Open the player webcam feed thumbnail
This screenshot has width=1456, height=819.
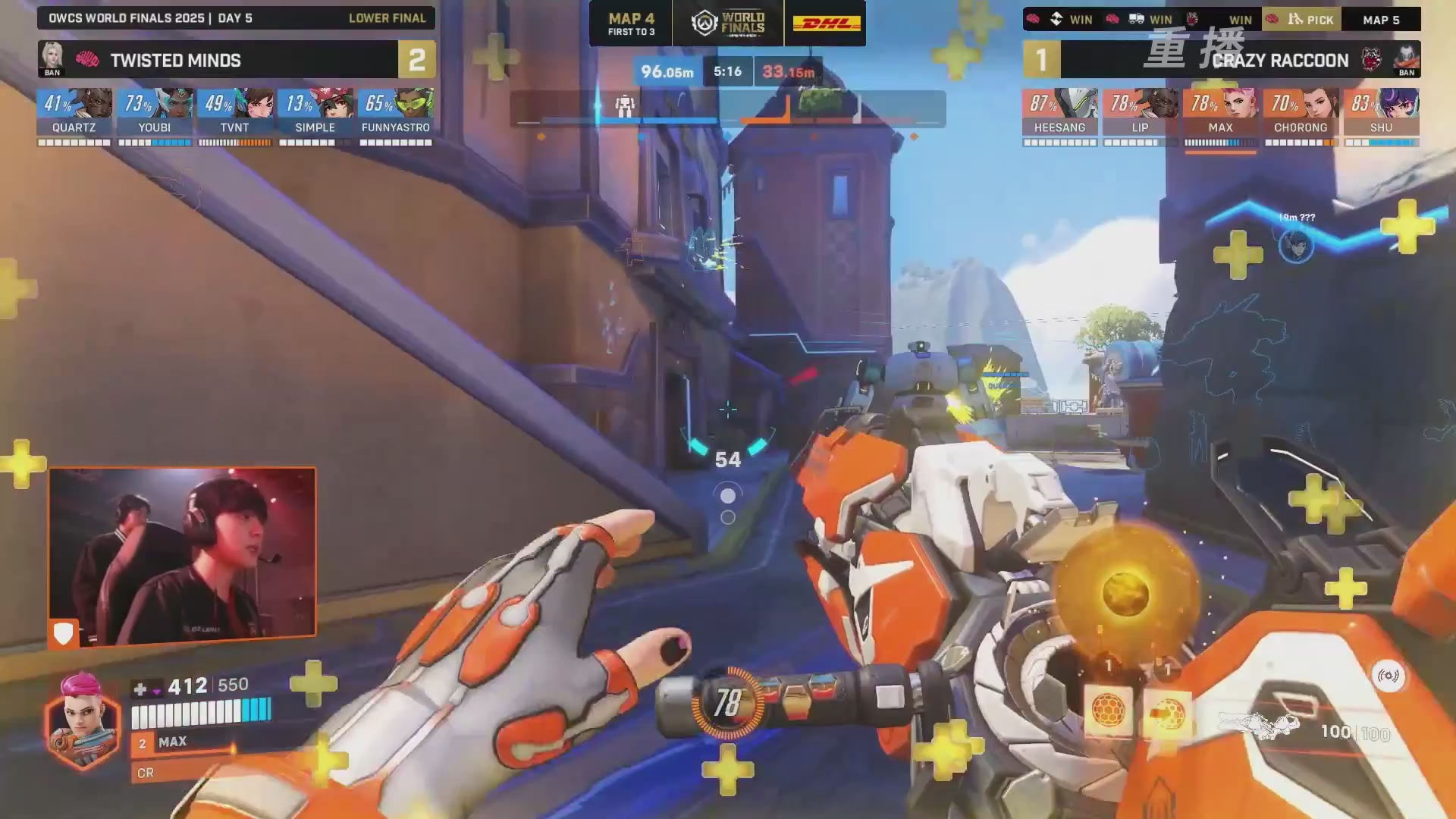click(182, 556)
